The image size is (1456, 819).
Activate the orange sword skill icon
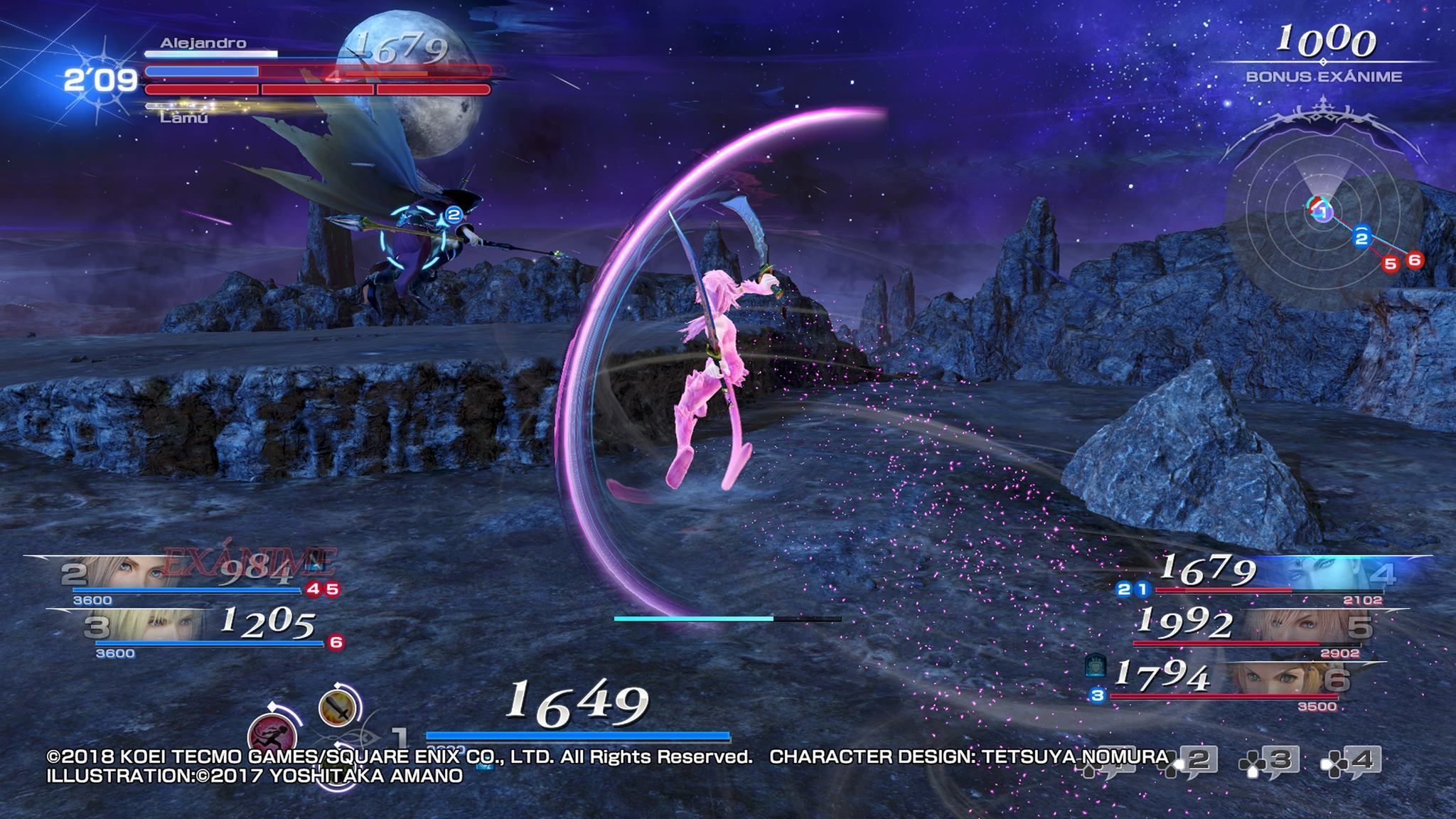337,708
